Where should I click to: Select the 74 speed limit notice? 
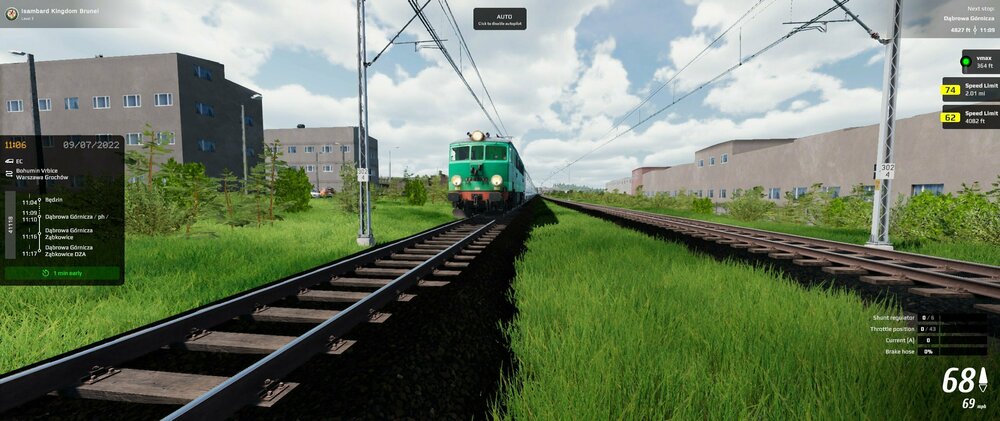[x=969, y=90]
